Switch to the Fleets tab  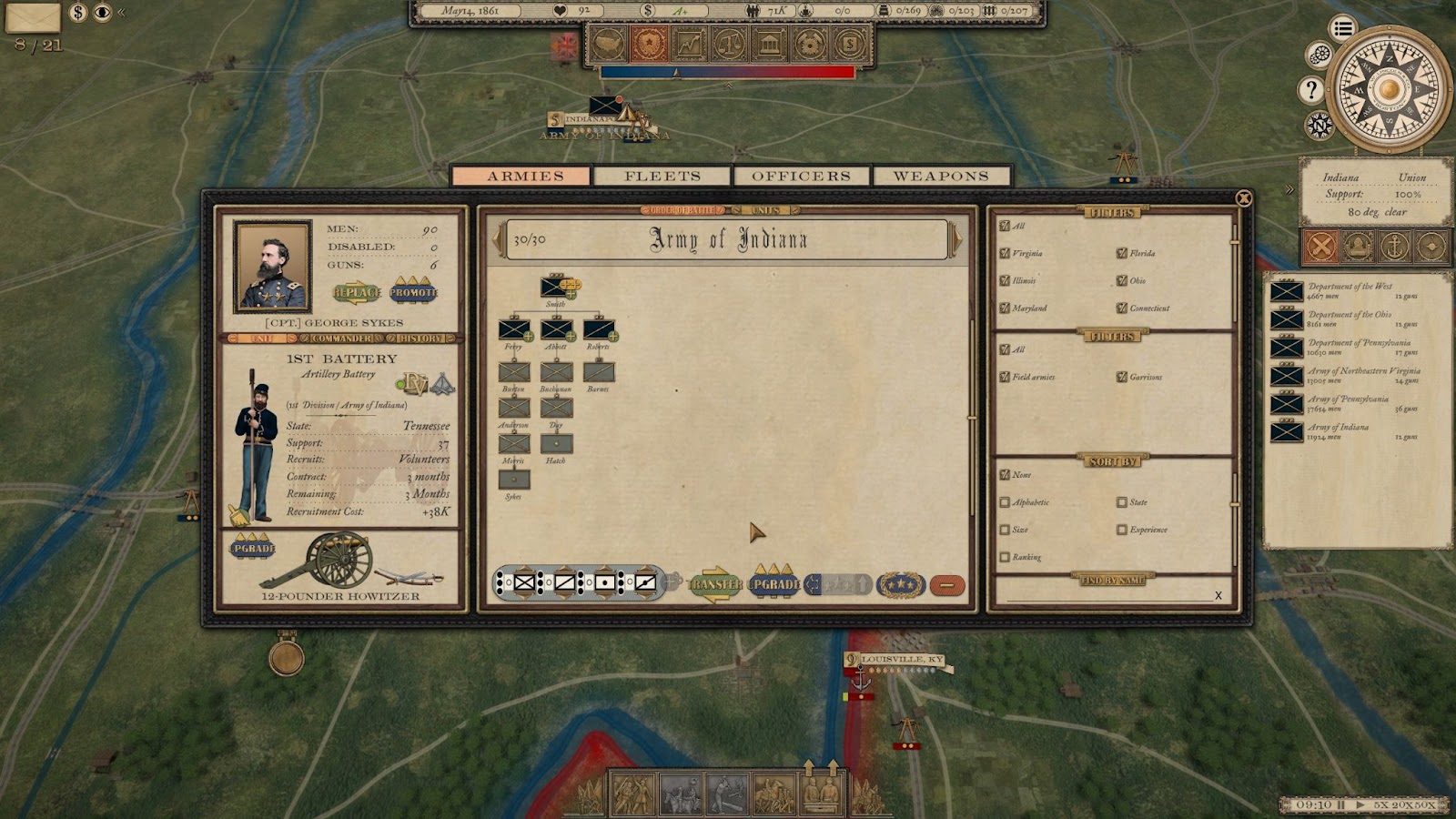[662, 176]
